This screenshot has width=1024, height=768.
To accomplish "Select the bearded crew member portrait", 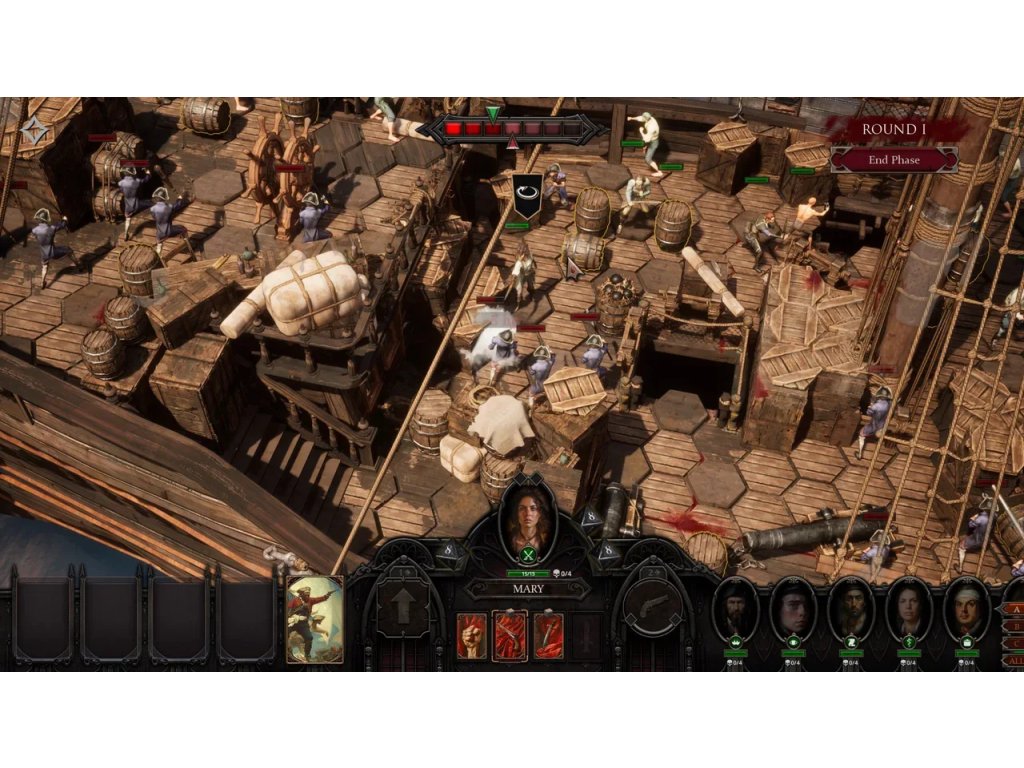I will (x=736, y=609).
